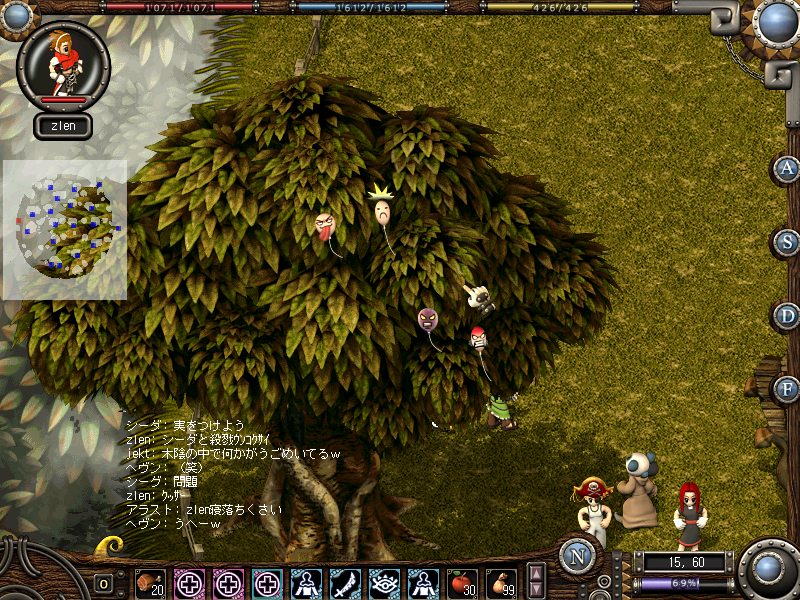Click the round N compass button
800x600 pixels.
point(576,556)
